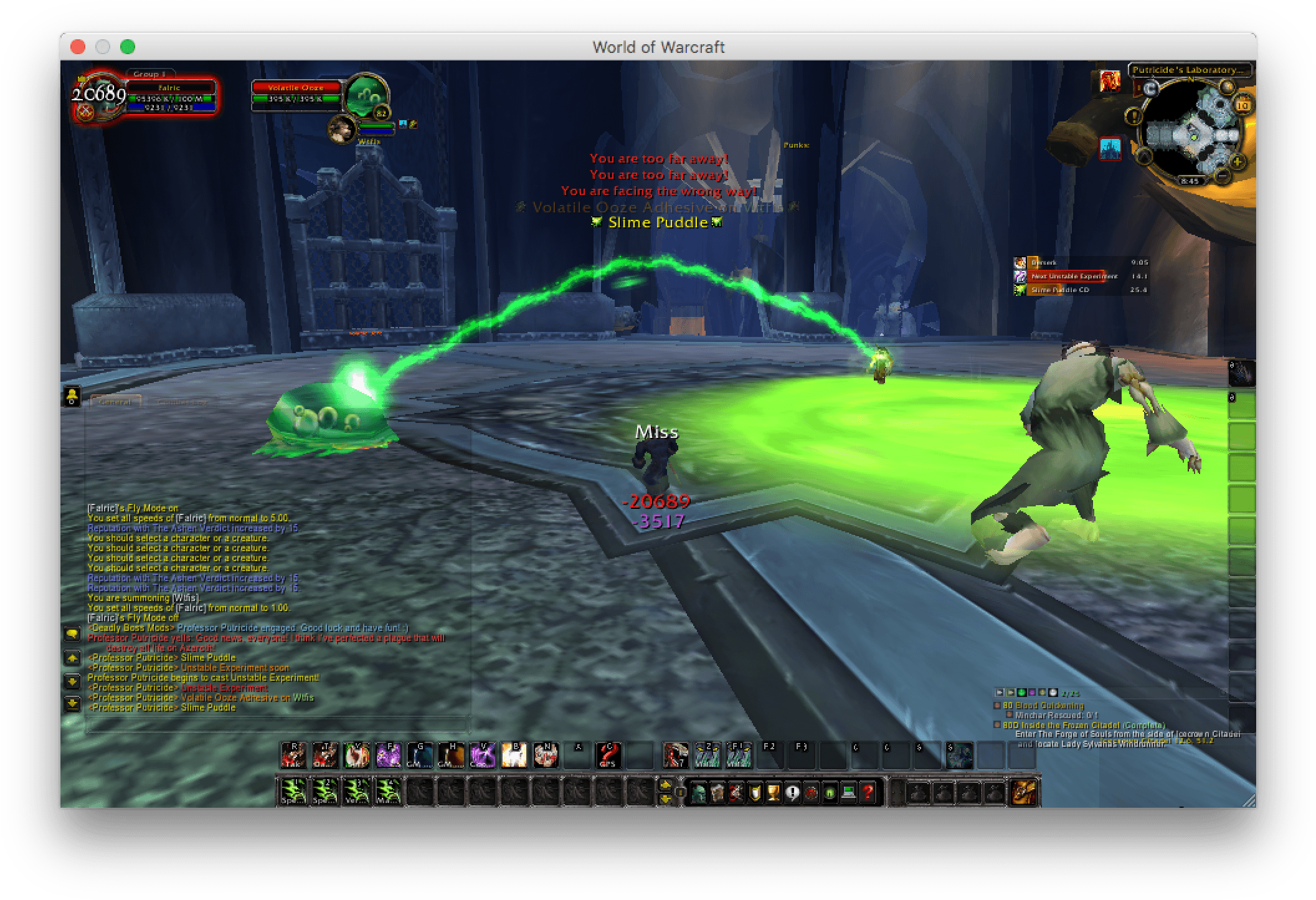Open the calendar button showing 10
Screen dimensions: 1316x900
pos(1243,105)
